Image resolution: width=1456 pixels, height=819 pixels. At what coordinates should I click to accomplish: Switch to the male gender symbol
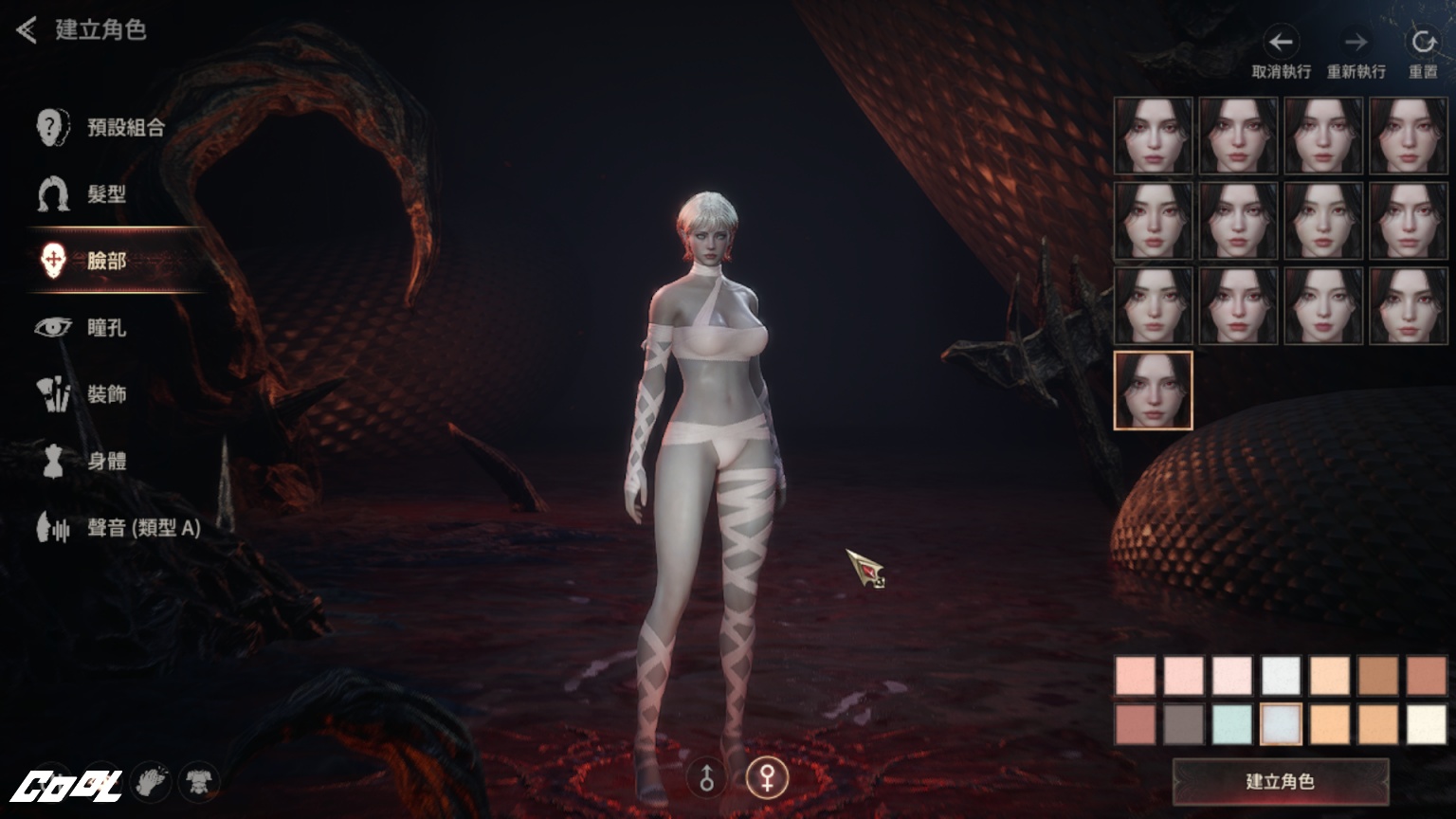point(706,778)
